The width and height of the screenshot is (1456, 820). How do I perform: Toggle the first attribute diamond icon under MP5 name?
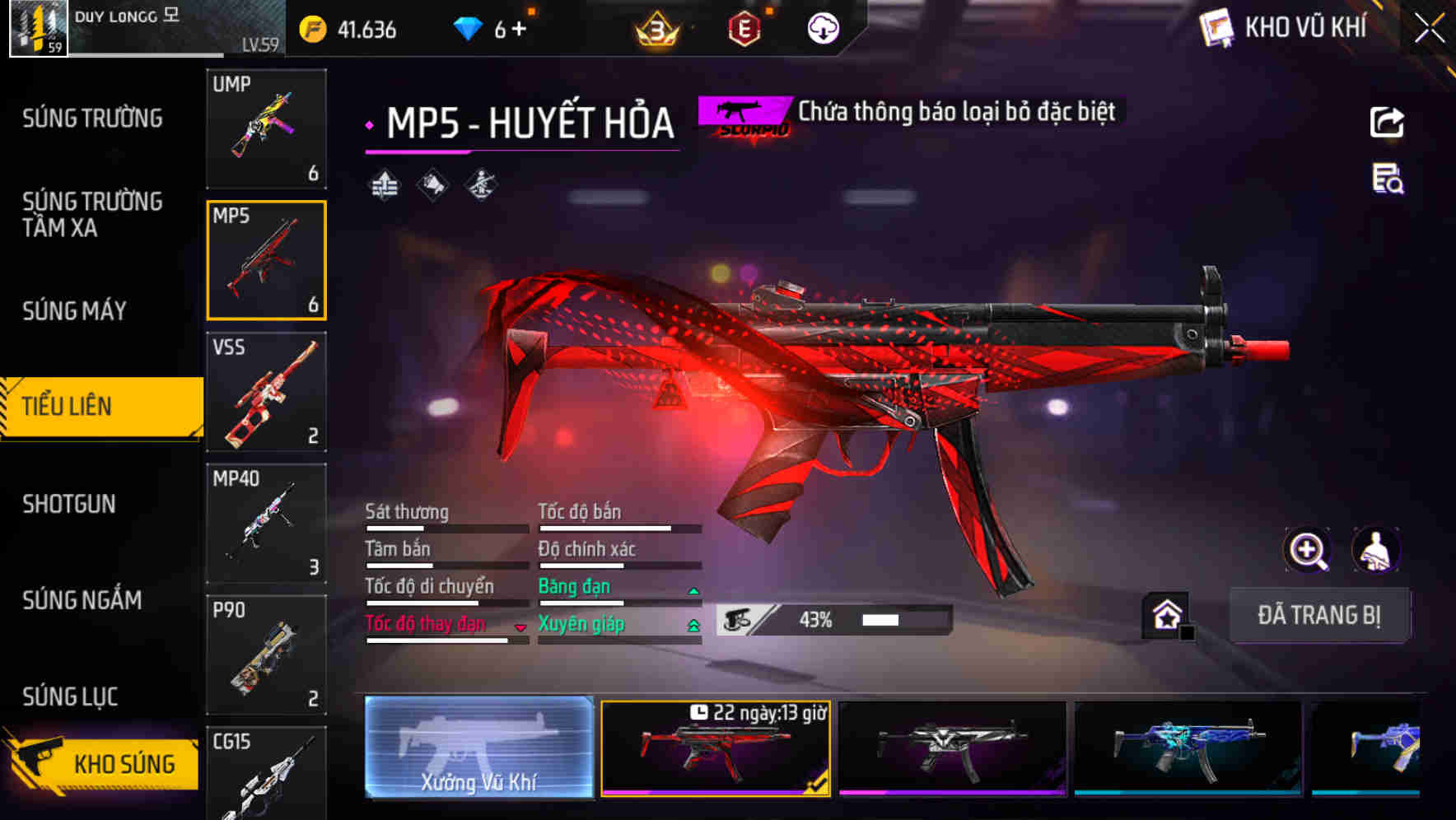coord(383,184)
